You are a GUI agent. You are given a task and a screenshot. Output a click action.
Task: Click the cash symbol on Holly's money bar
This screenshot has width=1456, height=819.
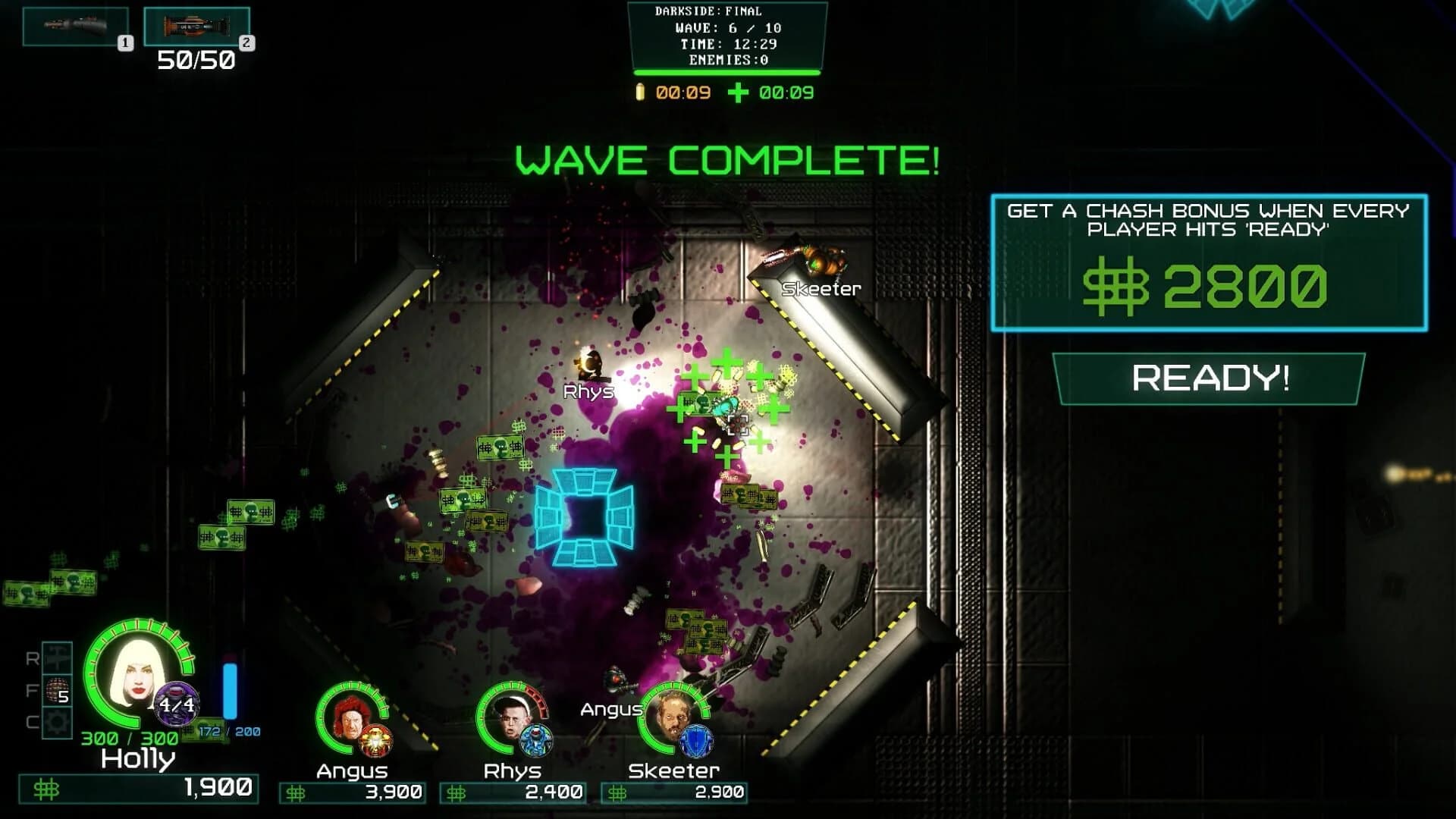(x=45, y=789)
